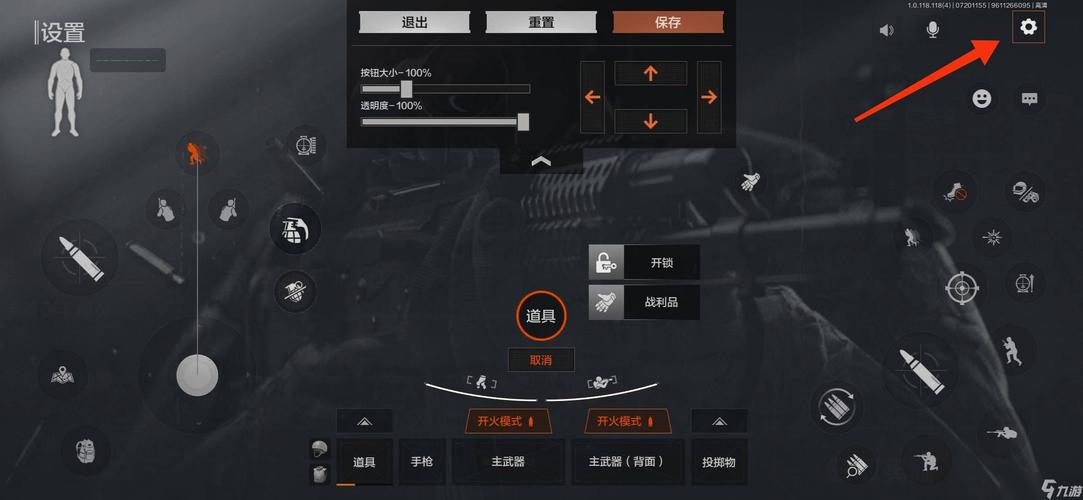Save the layout with 保存
Viewport: 1083px width, 500px height.
click(668, 22)
